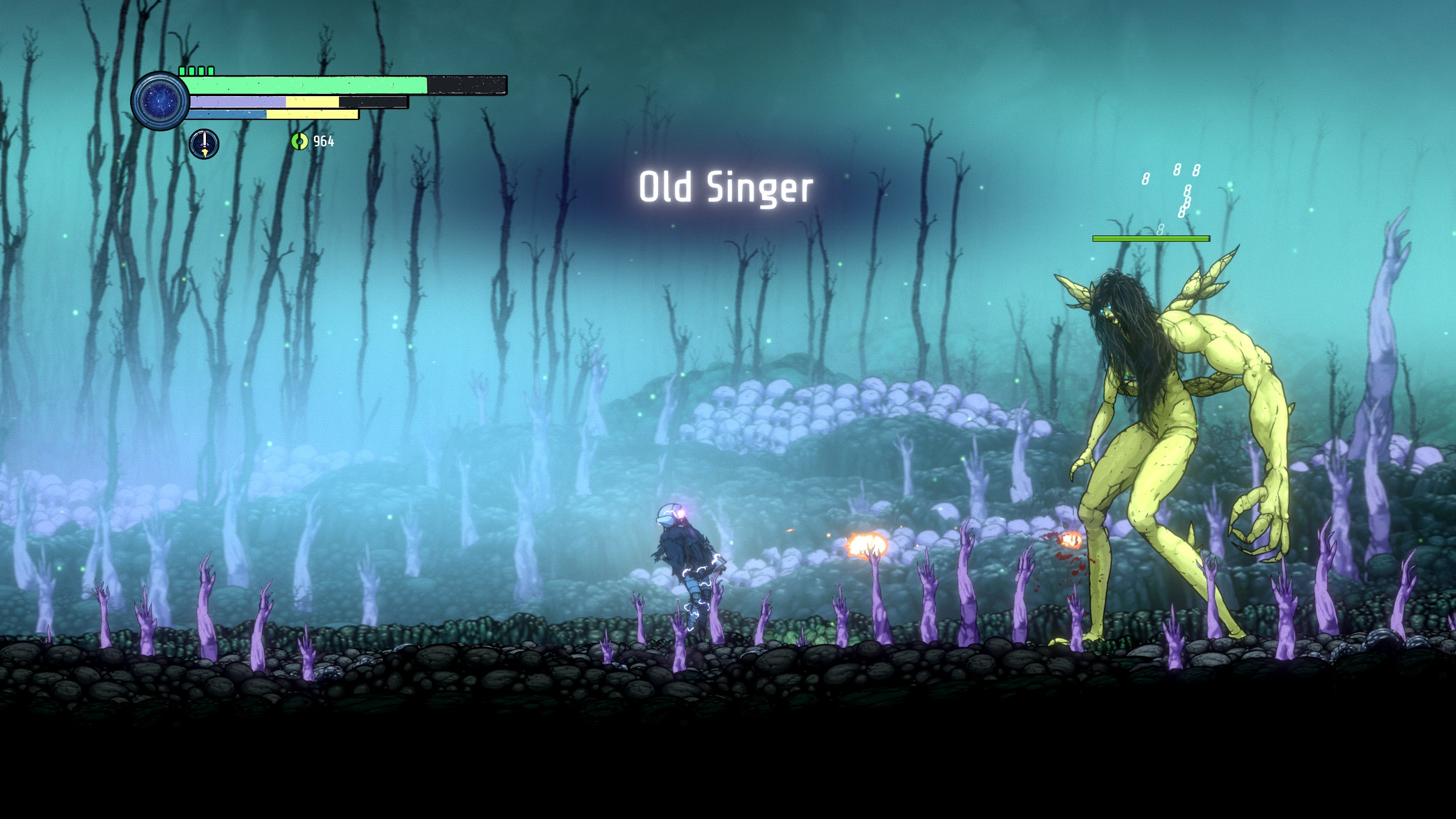1456x819 pixels.
Task: Click the green currency coin icon
Action: point(299,141)
